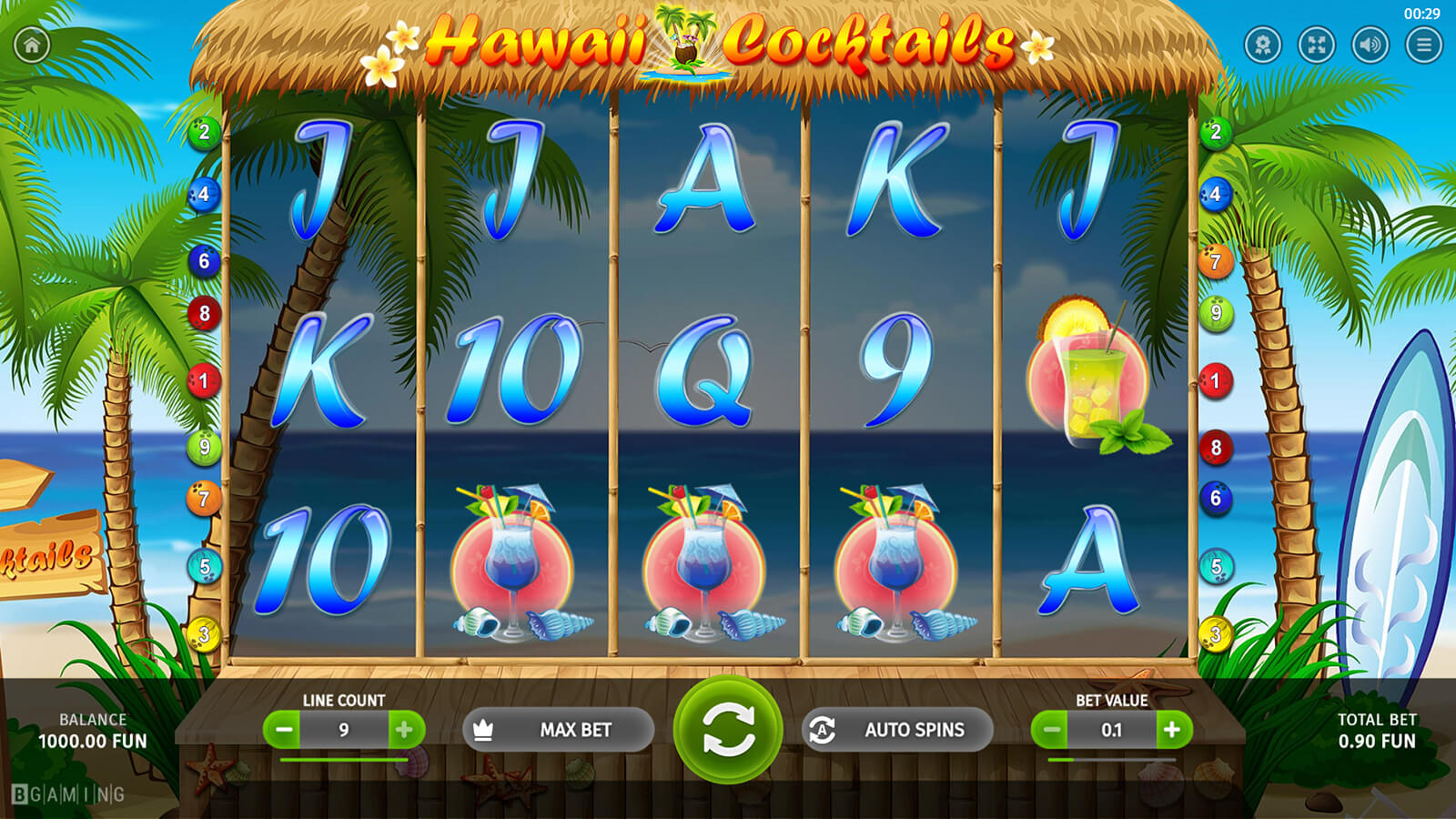
Task: Open the hamburger menu
Action: [x=1423, y=45]
